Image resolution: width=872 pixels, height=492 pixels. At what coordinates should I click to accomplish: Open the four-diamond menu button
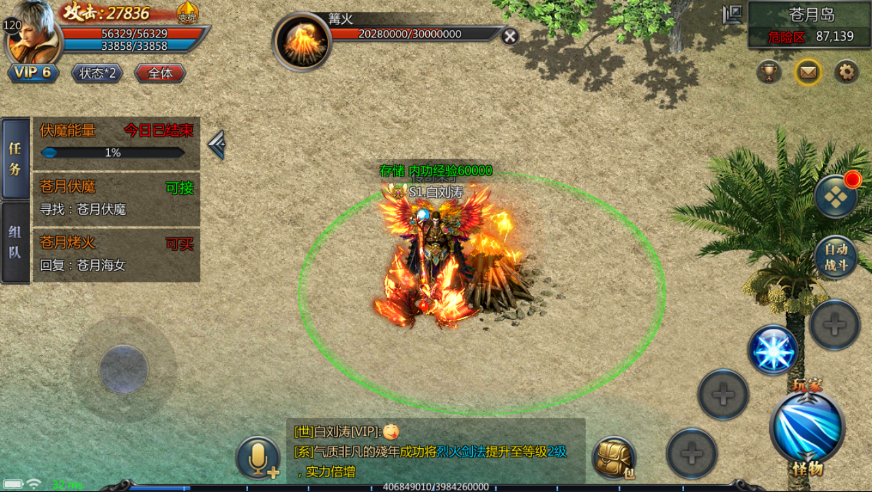pyautogui.click(x=835, y=196)
